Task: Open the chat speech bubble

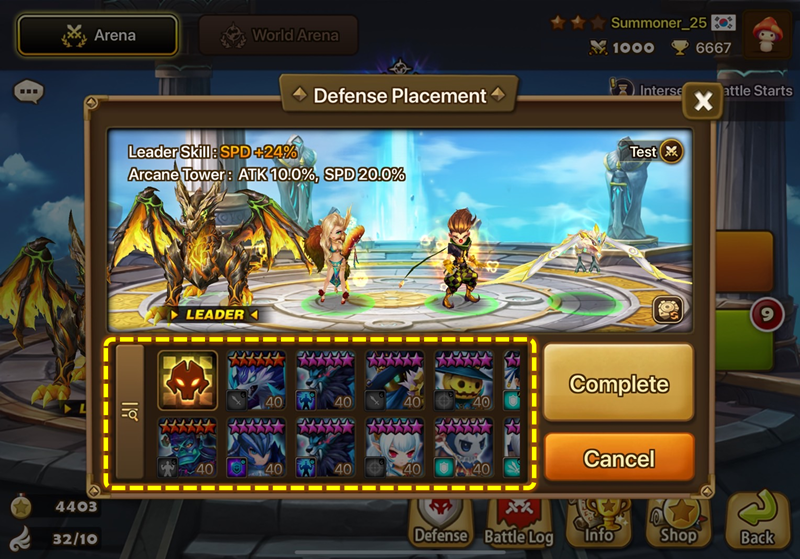Action: [x=29, y=93]
